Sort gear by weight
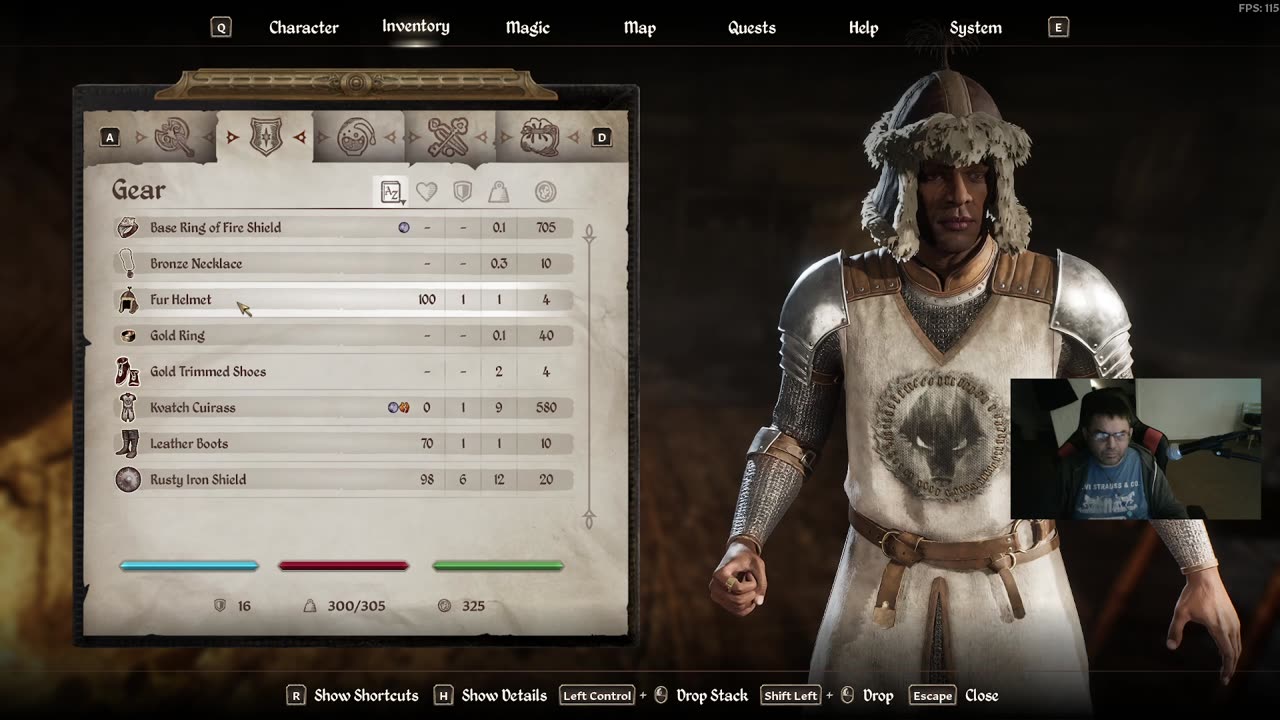 498,192
